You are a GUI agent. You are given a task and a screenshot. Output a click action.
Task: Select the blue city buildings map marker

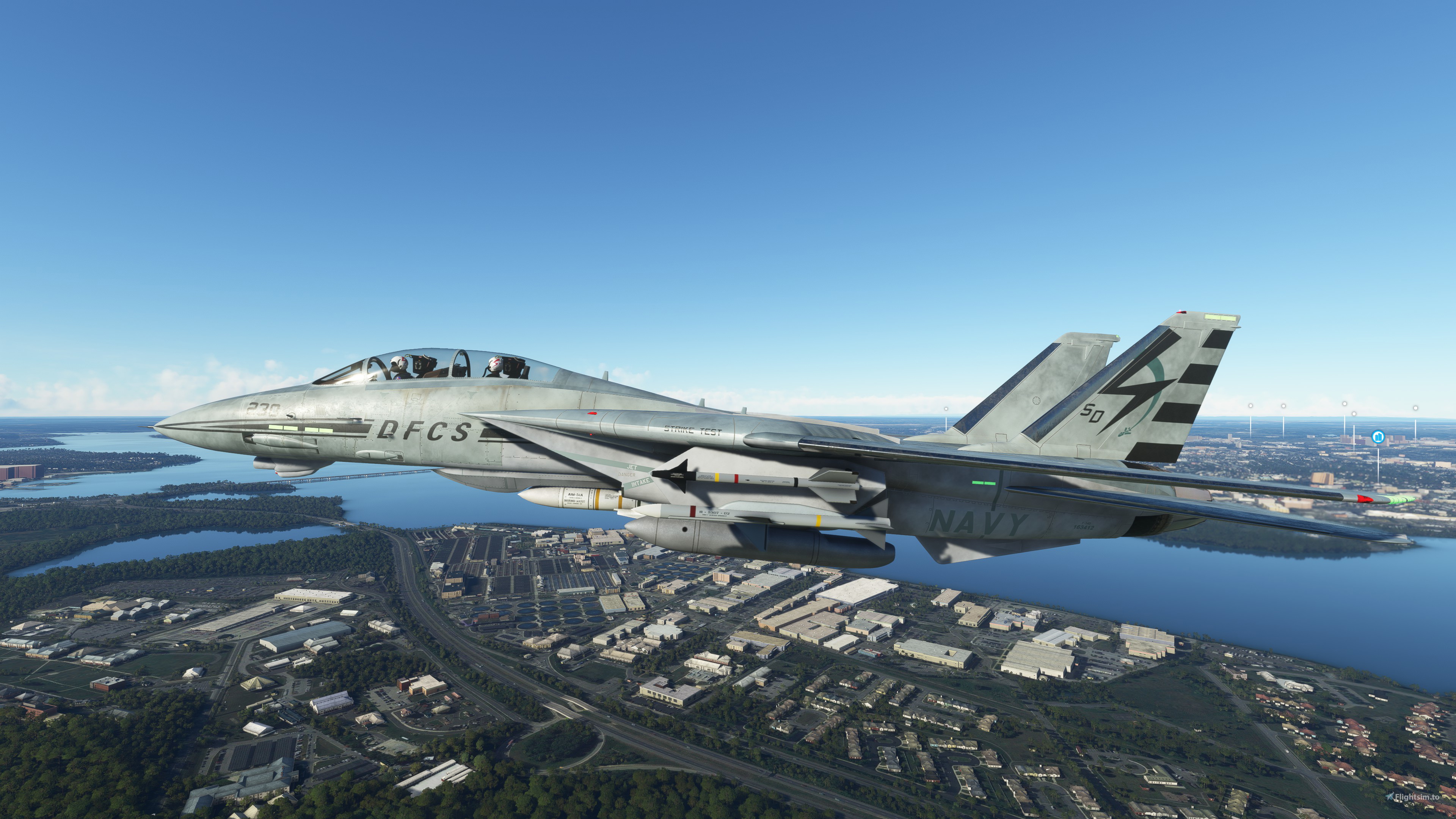(x=1378, y=437)
